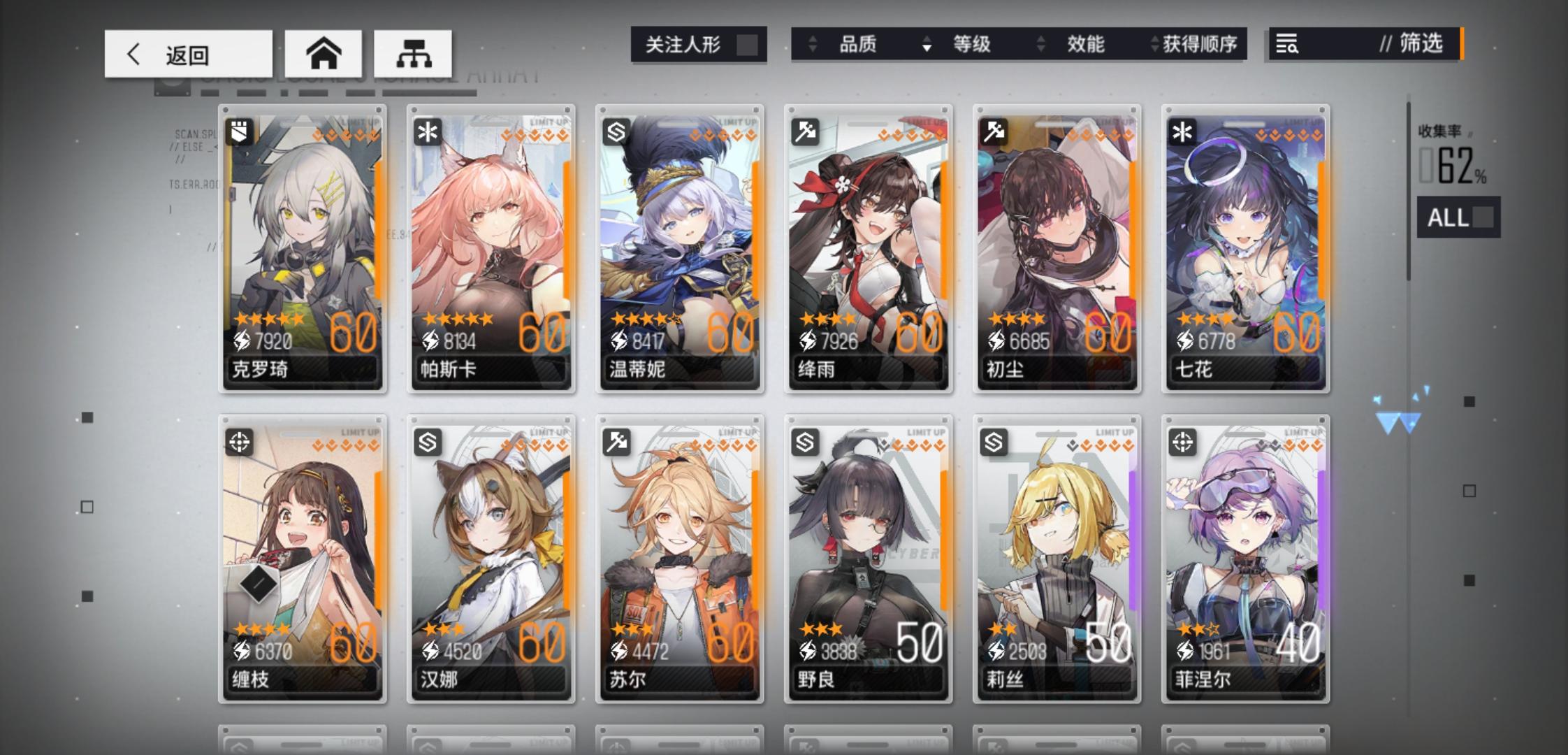
Task: Click the S class icon on 温蒂妮's card
Action: (616, 133)
